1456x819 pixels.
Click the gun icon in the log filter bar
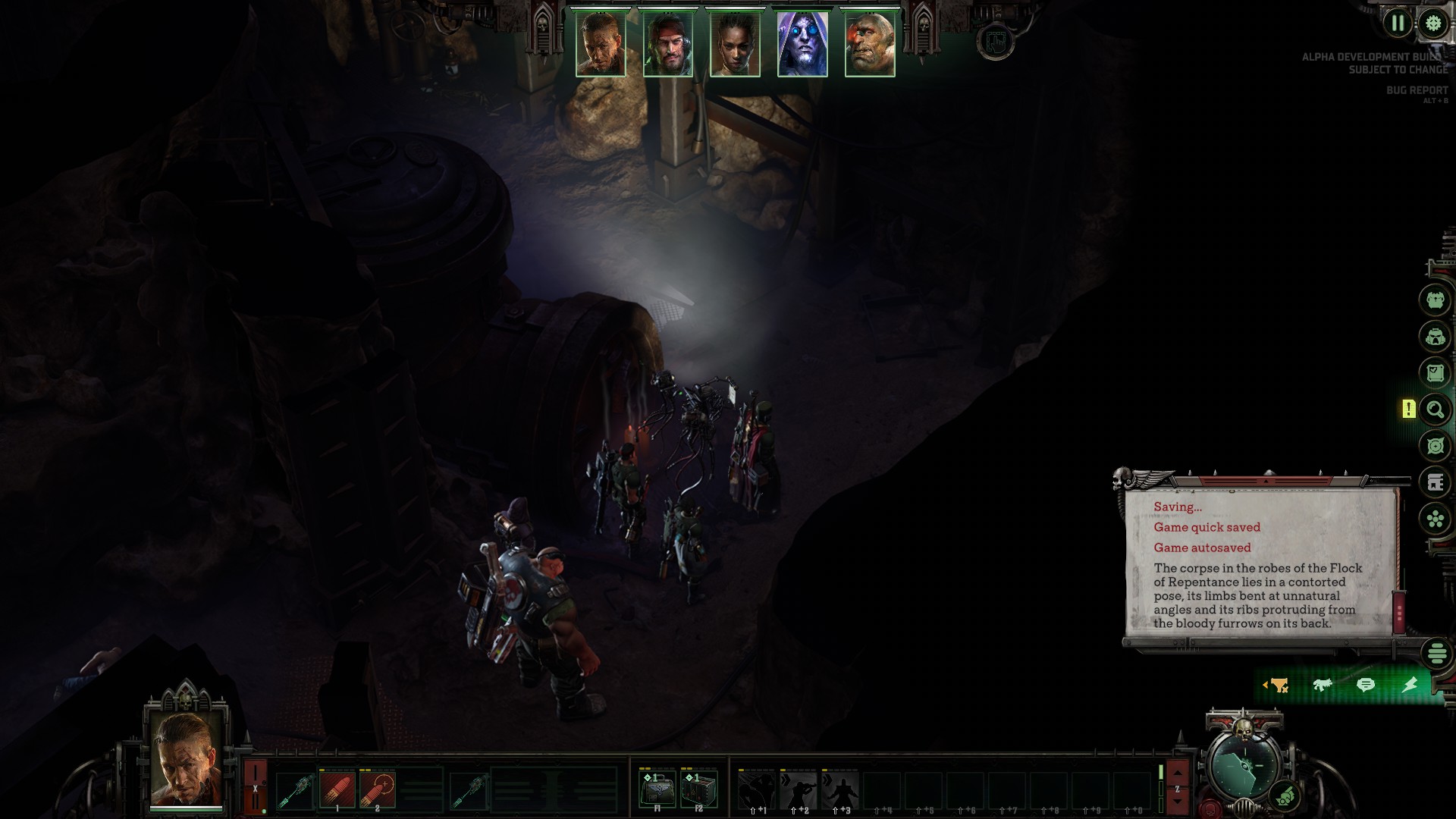(1323, 685)
